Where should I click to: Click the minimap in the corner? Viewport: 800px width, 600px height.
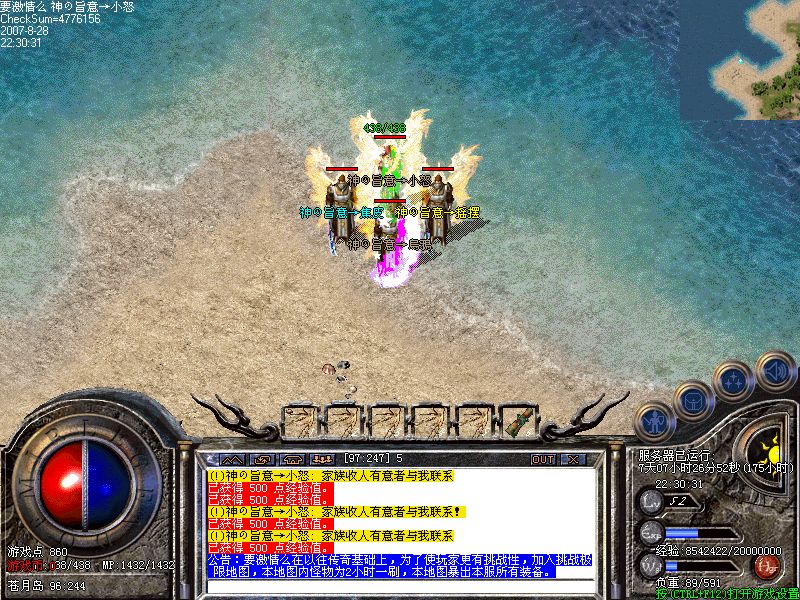[740, 60]
